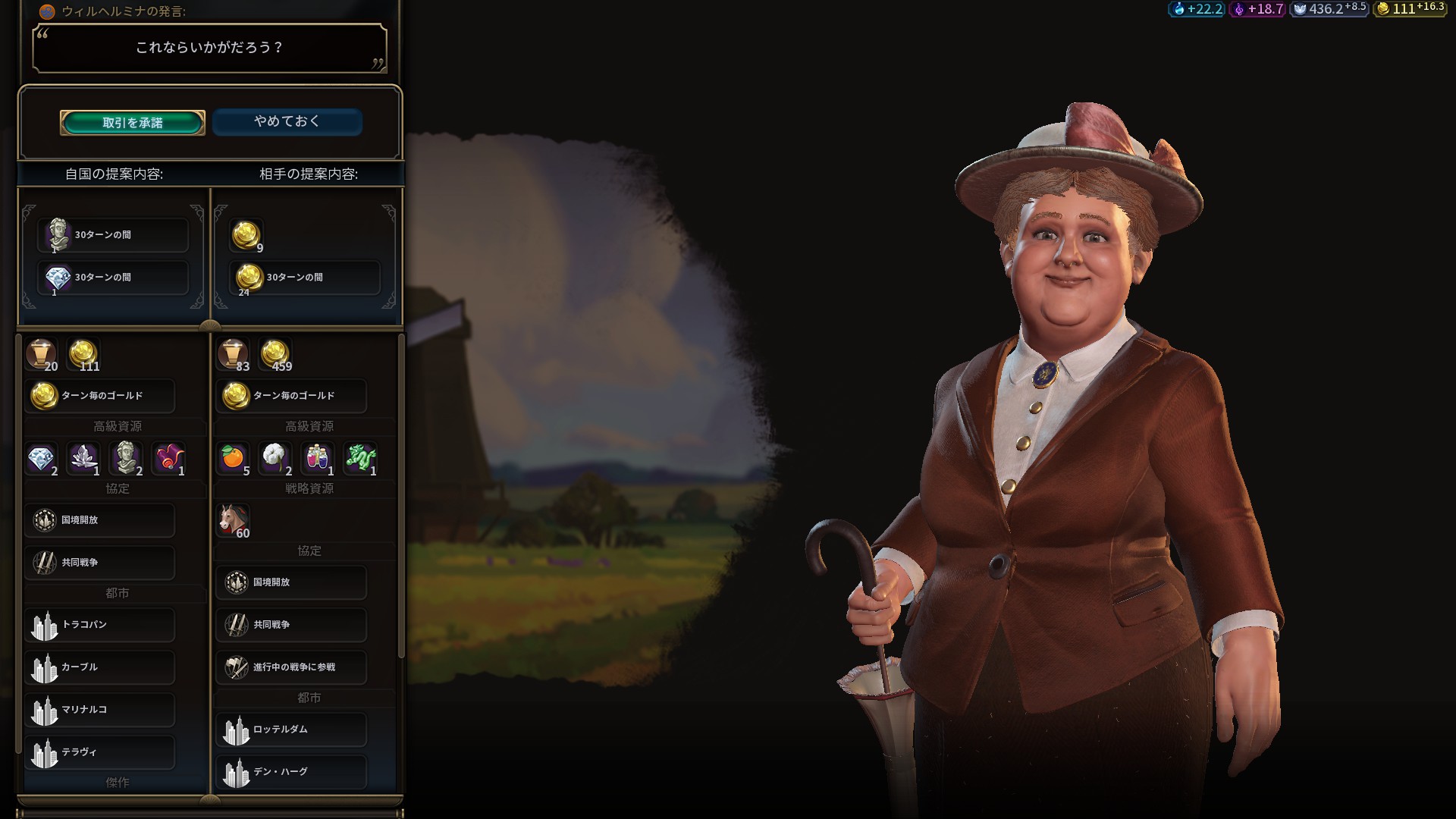This screenshot has width=1456, height=819.
Task: Ask to join an ongoing war (進行中の戦争に参戦)
Action: click(291, 667)
